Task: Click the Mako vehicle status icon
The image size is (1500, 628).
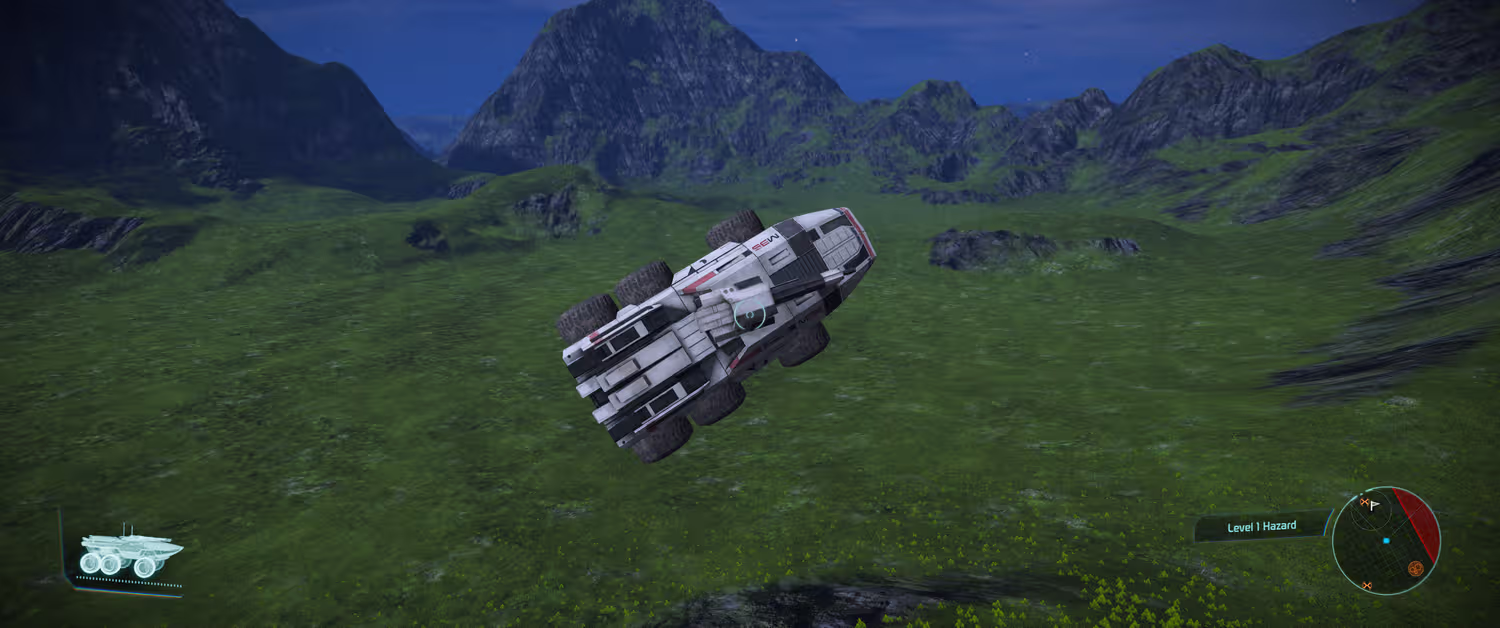Action: (129, 552)
